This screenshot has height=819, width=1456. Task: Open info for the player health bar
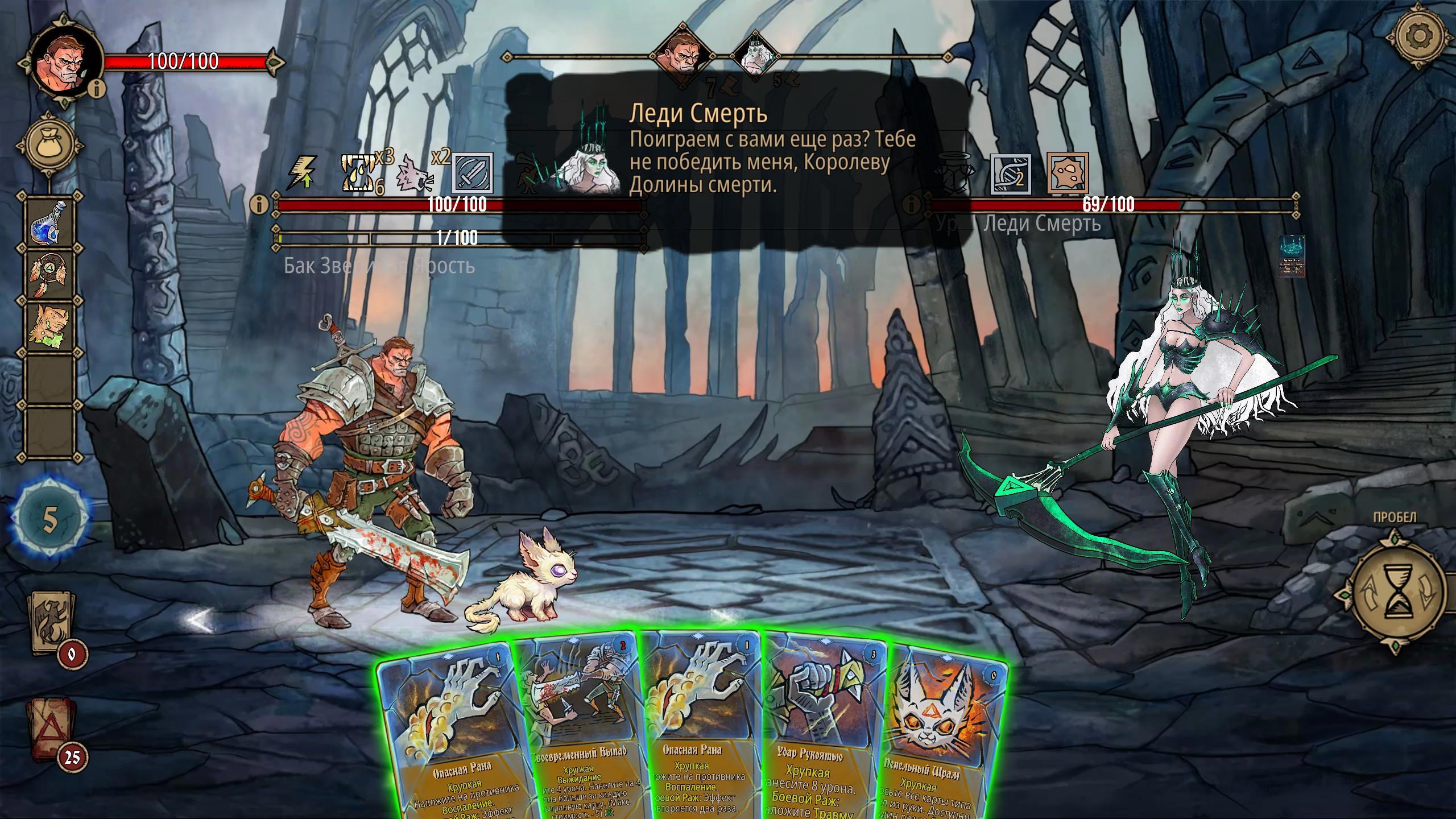pos(259,204)
